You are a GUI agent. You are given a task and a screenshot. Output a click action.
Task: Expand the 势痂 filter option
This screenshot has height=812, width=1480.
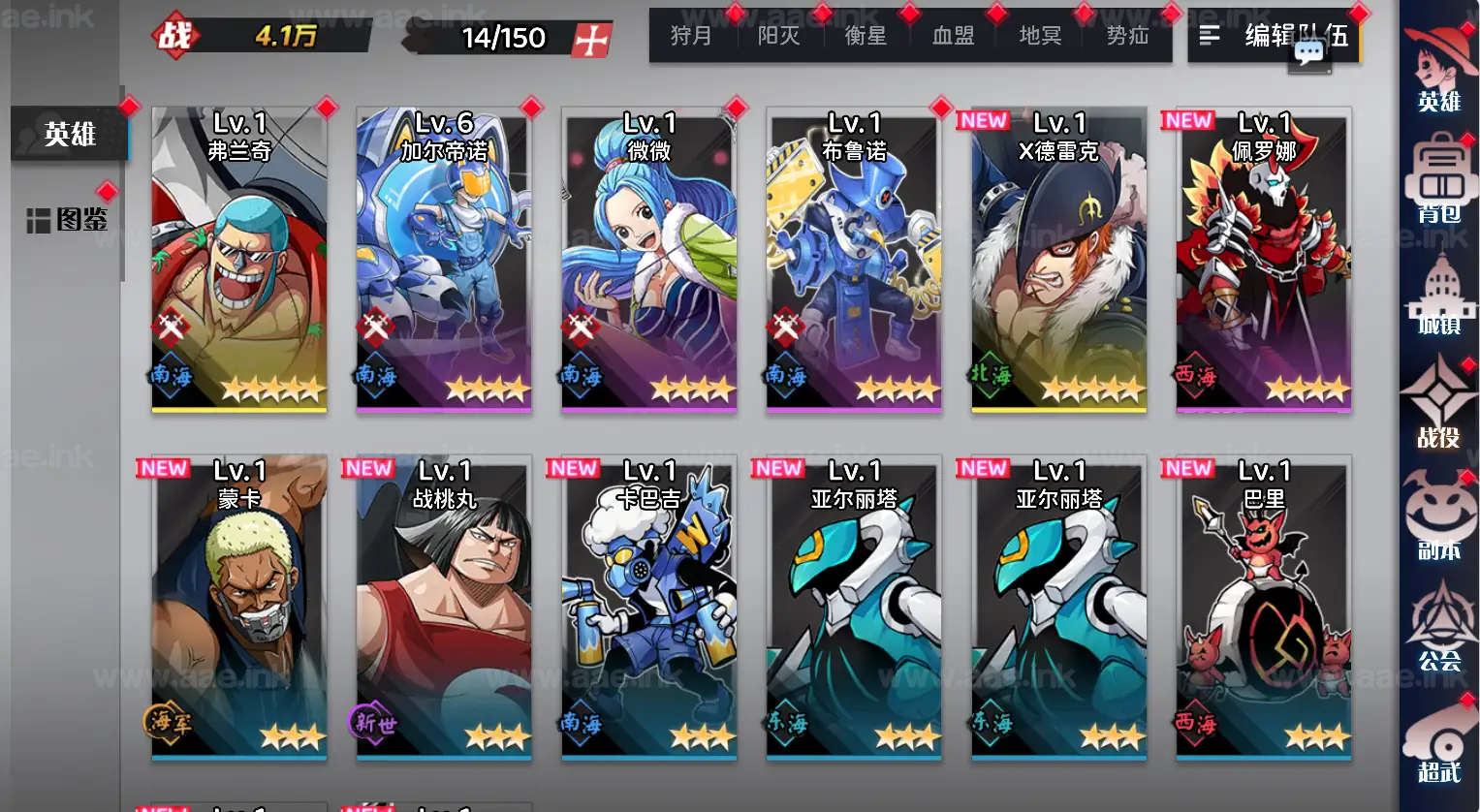click(1126, 36)
